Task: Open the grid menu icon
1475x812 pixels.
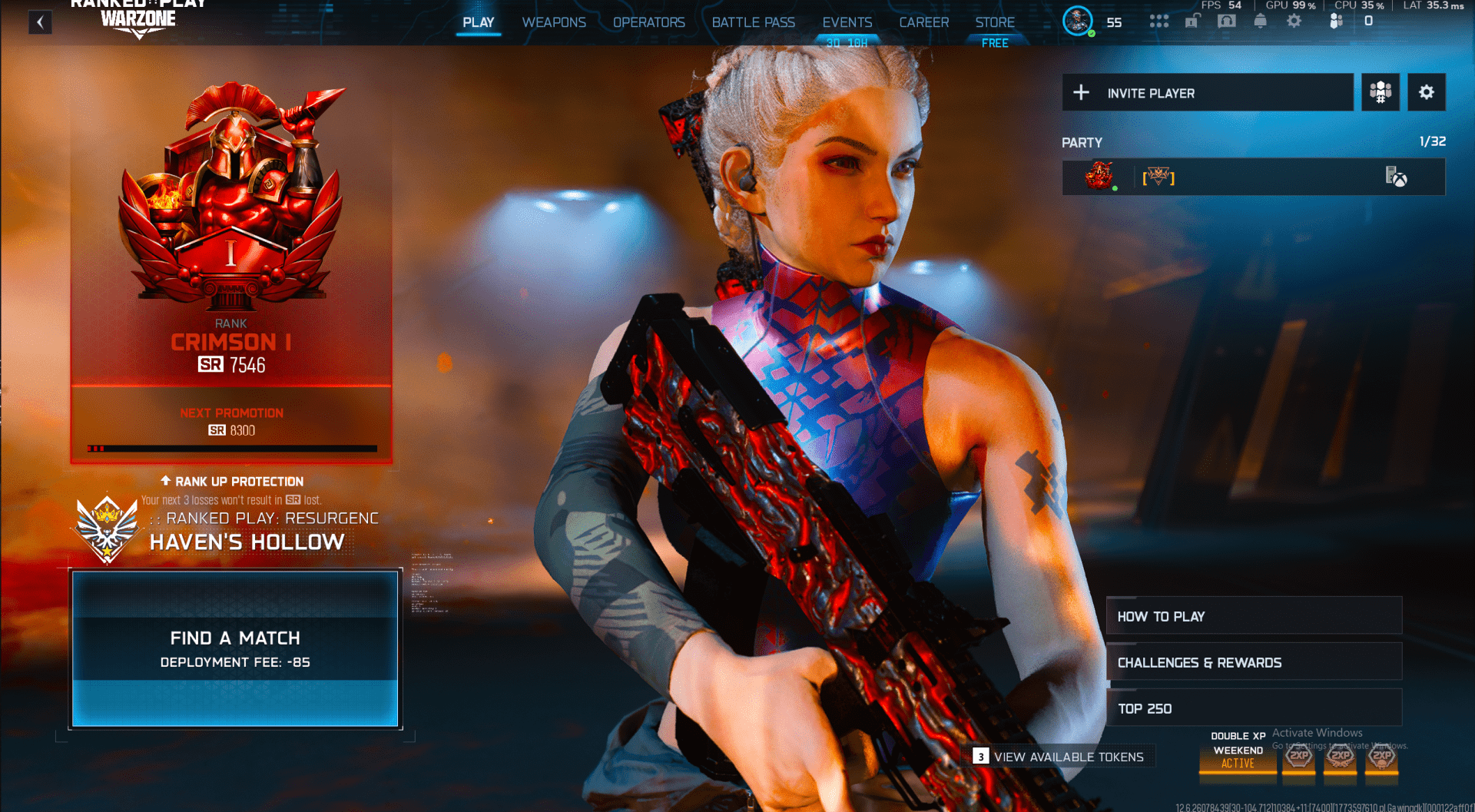Action: [1158, 21]
